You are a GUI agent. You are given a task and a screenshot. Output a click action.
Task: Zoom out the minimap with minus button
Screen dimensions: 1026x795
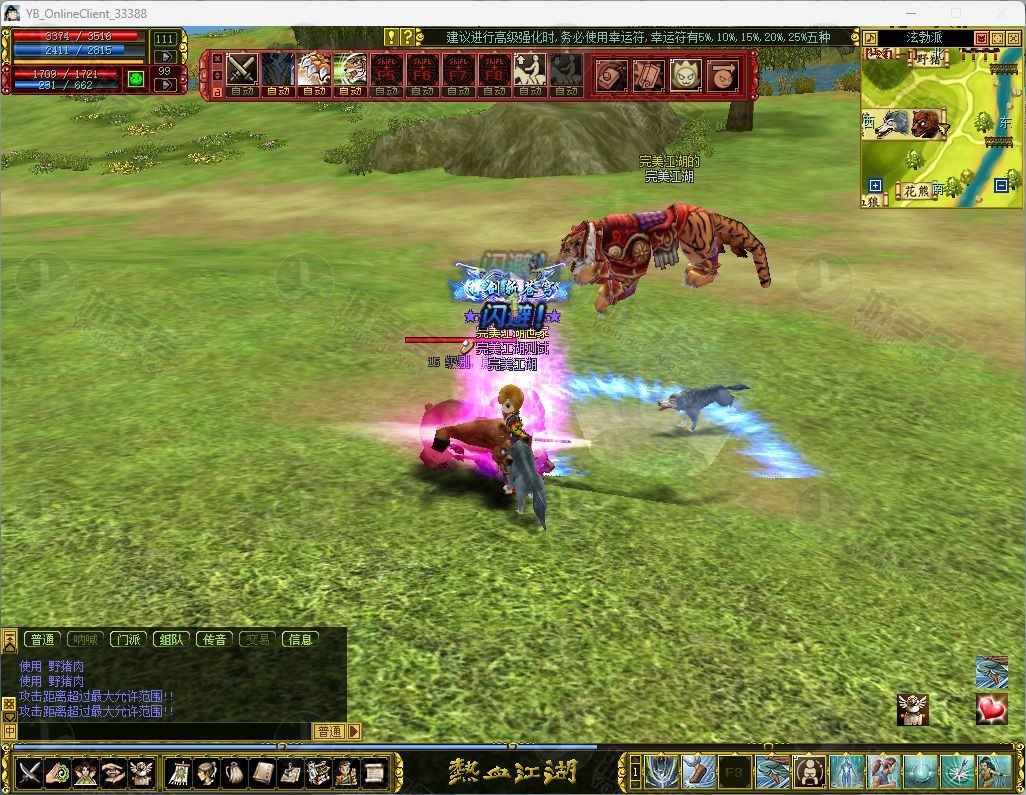tap(1001, 185)
